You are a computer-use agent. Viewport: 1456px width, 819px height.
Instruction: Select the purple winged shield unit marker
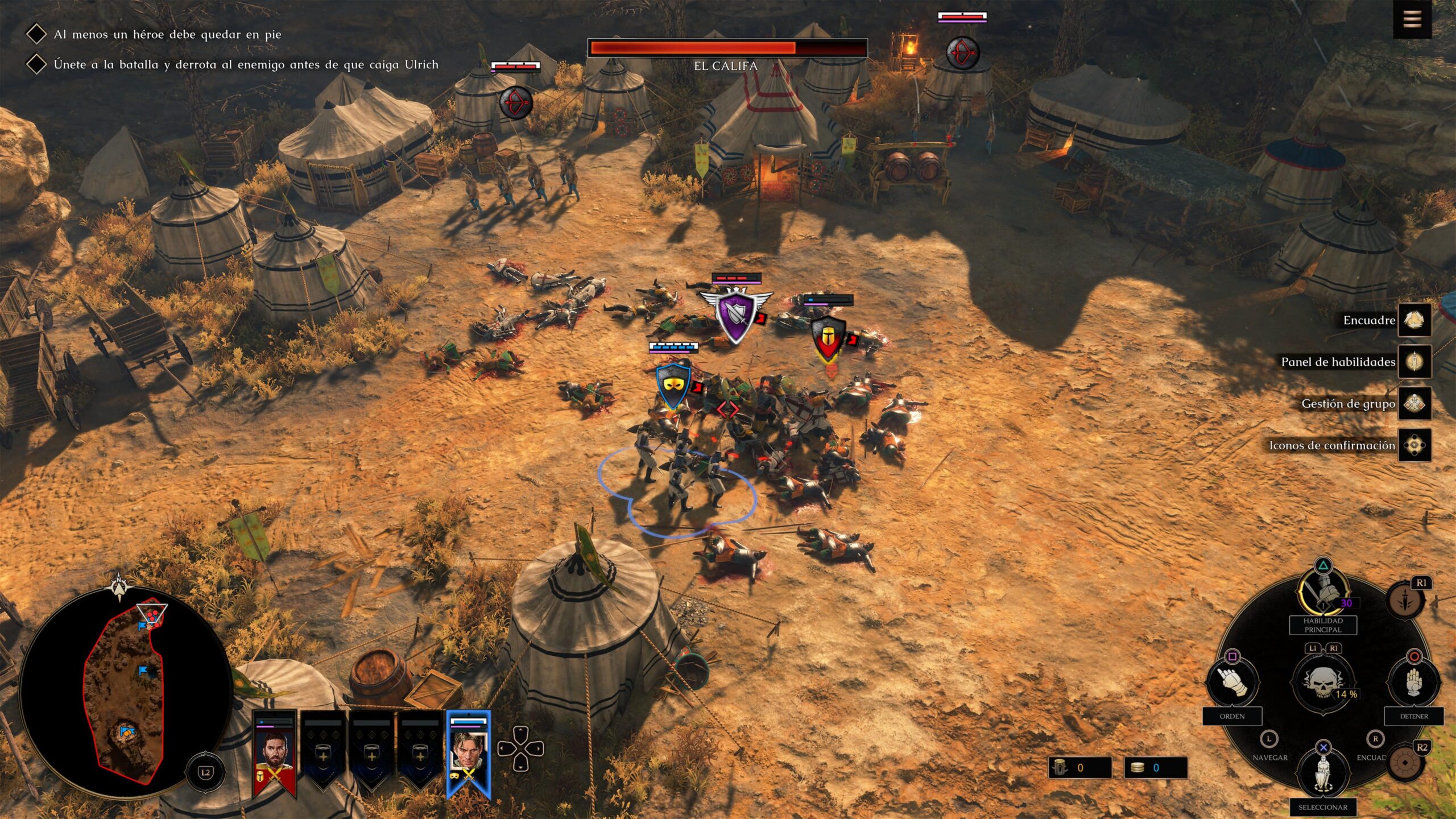point(735,315)
